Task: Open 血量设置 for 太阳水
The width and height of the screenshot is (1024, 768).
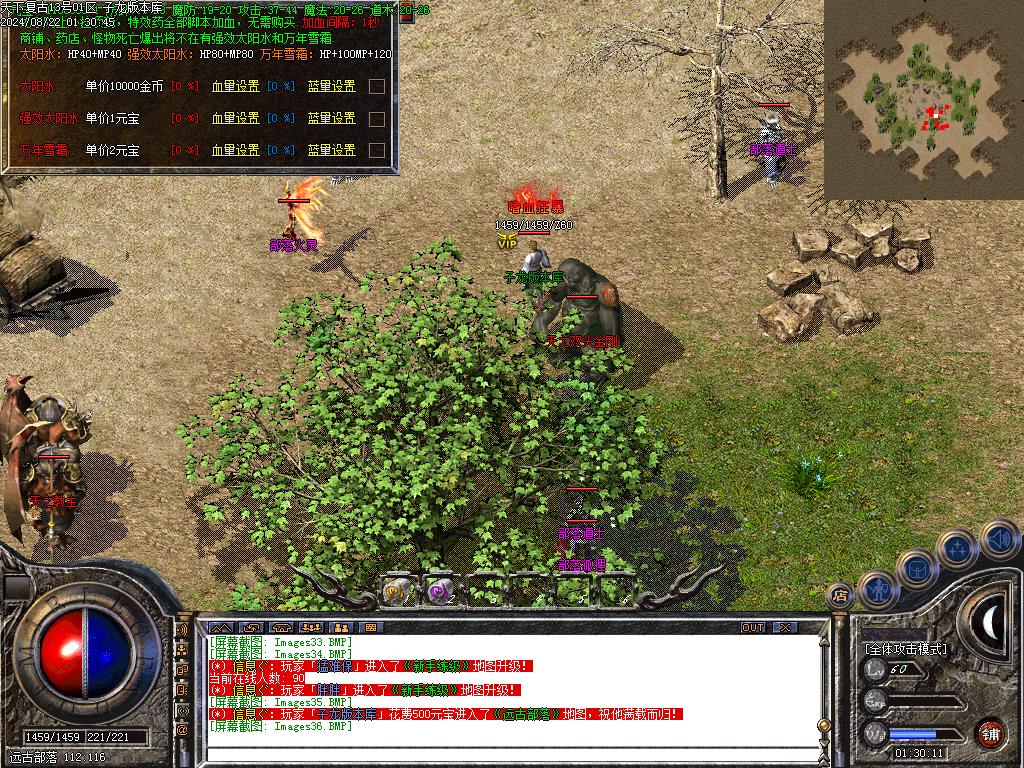Action: point(235,86)
